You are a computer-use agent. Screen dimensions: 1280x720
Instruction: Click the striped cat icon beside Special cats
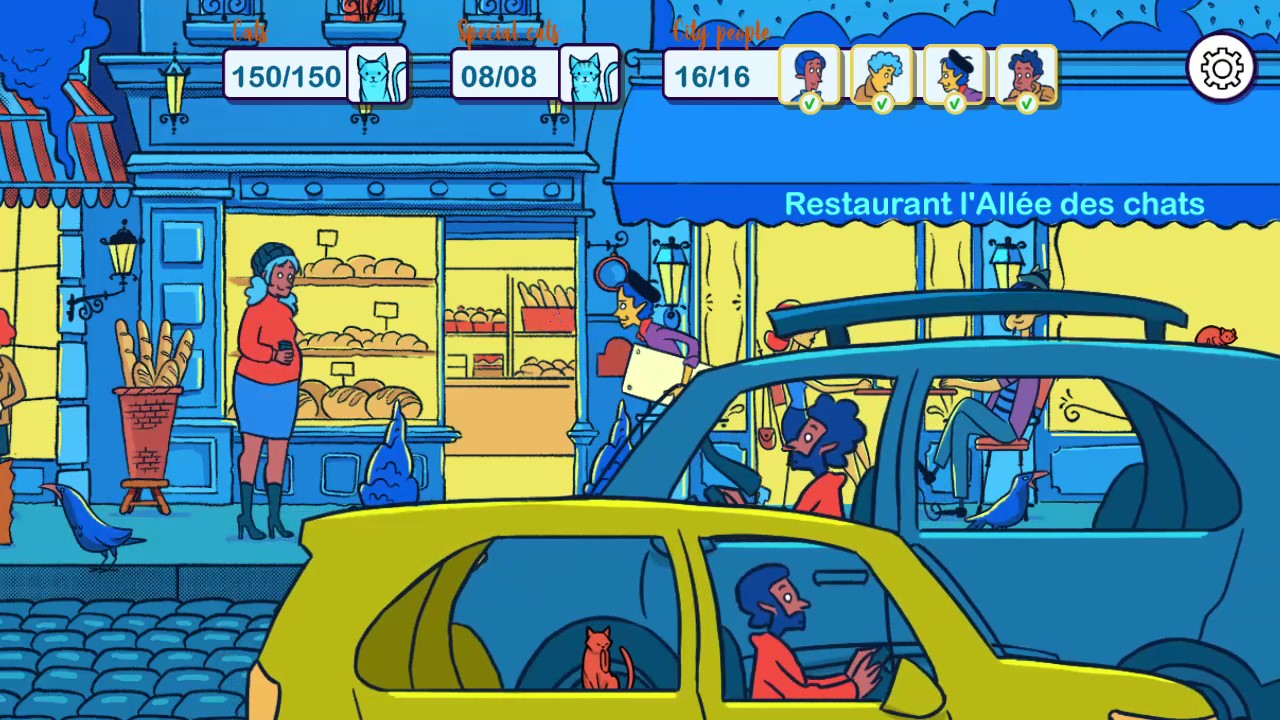pyautogui.click(x=590, y=75)
